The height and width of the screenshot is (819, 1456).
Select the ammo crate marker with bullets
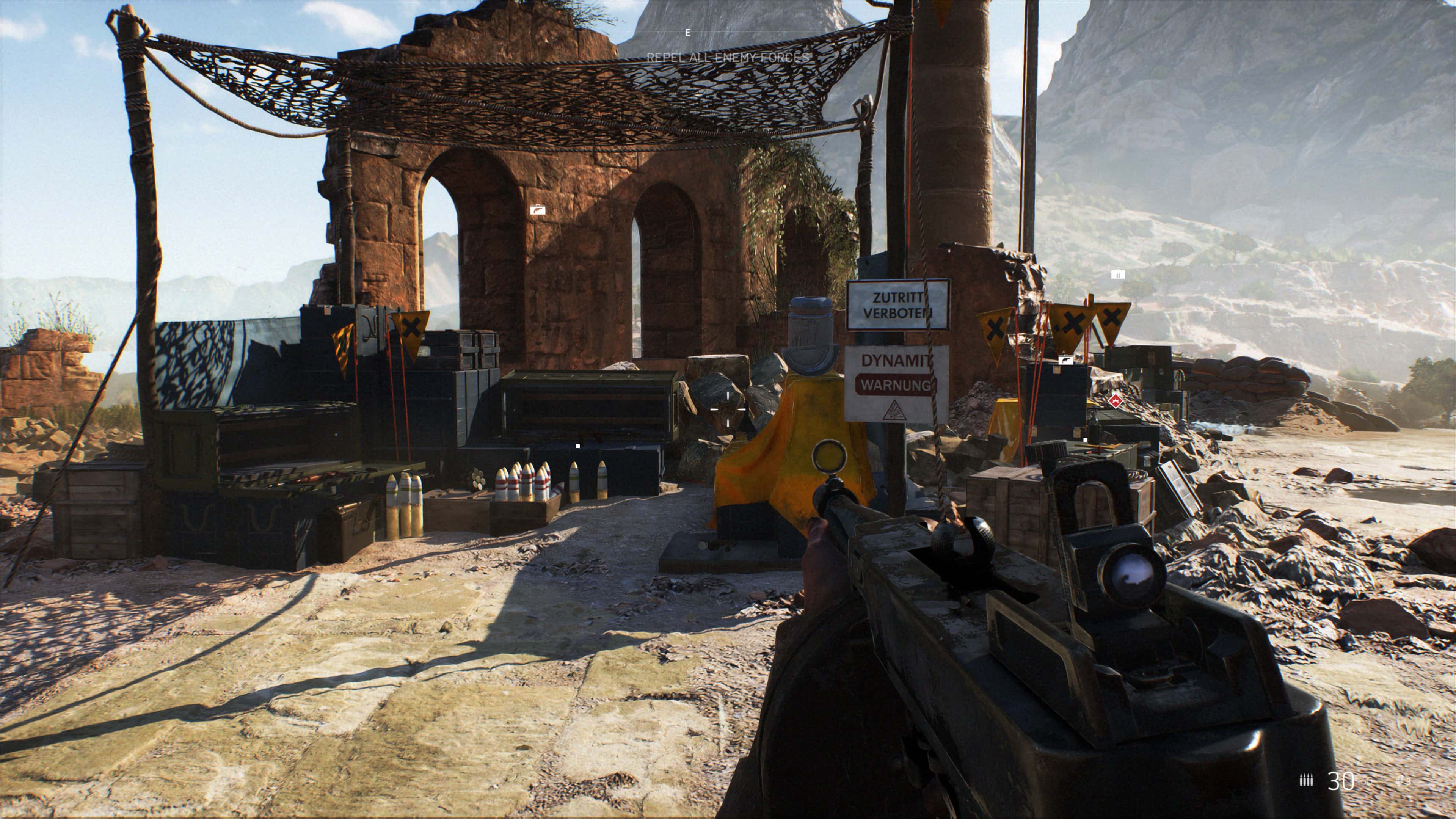pos(1117,275)
